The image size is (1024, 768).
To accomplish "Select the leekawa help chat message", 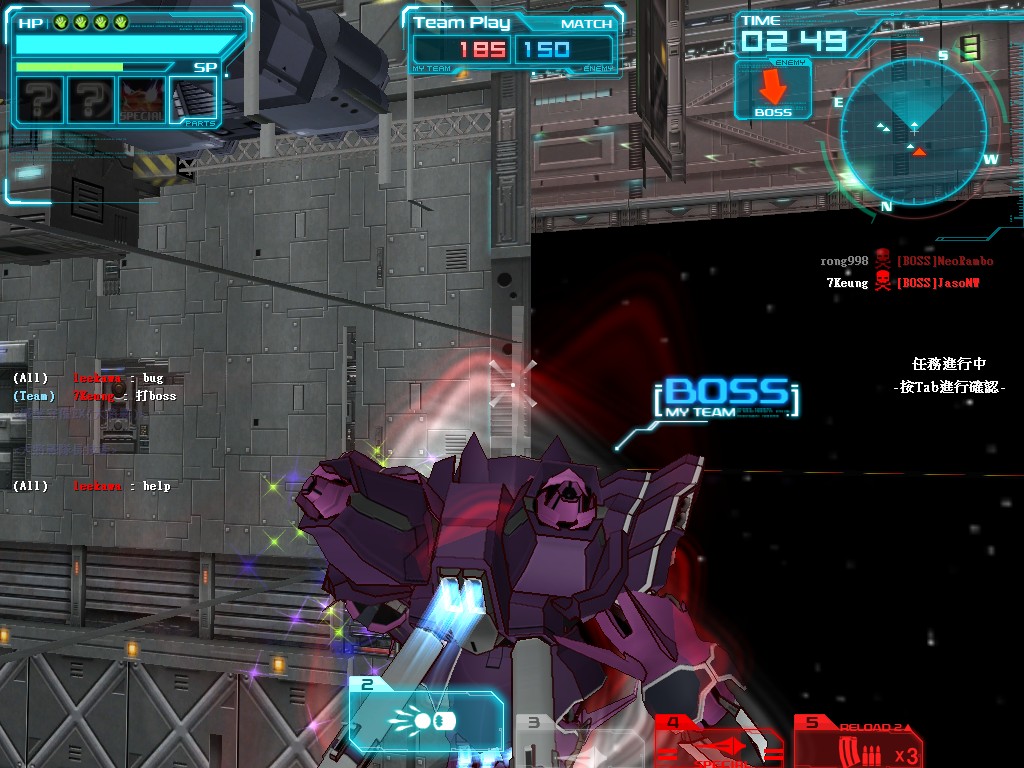I will pyautogui.click(x=92, y=486).
